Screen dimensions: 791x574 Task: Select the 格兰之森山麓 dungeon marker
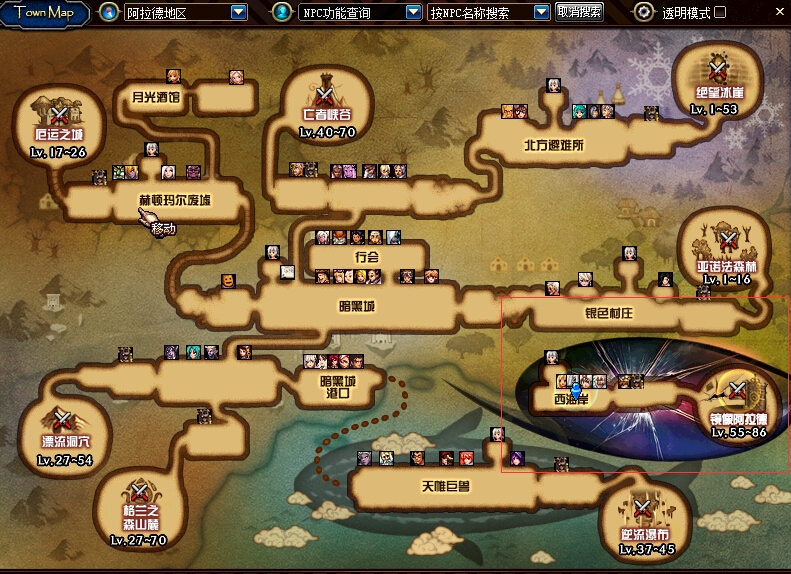(140, 495)
